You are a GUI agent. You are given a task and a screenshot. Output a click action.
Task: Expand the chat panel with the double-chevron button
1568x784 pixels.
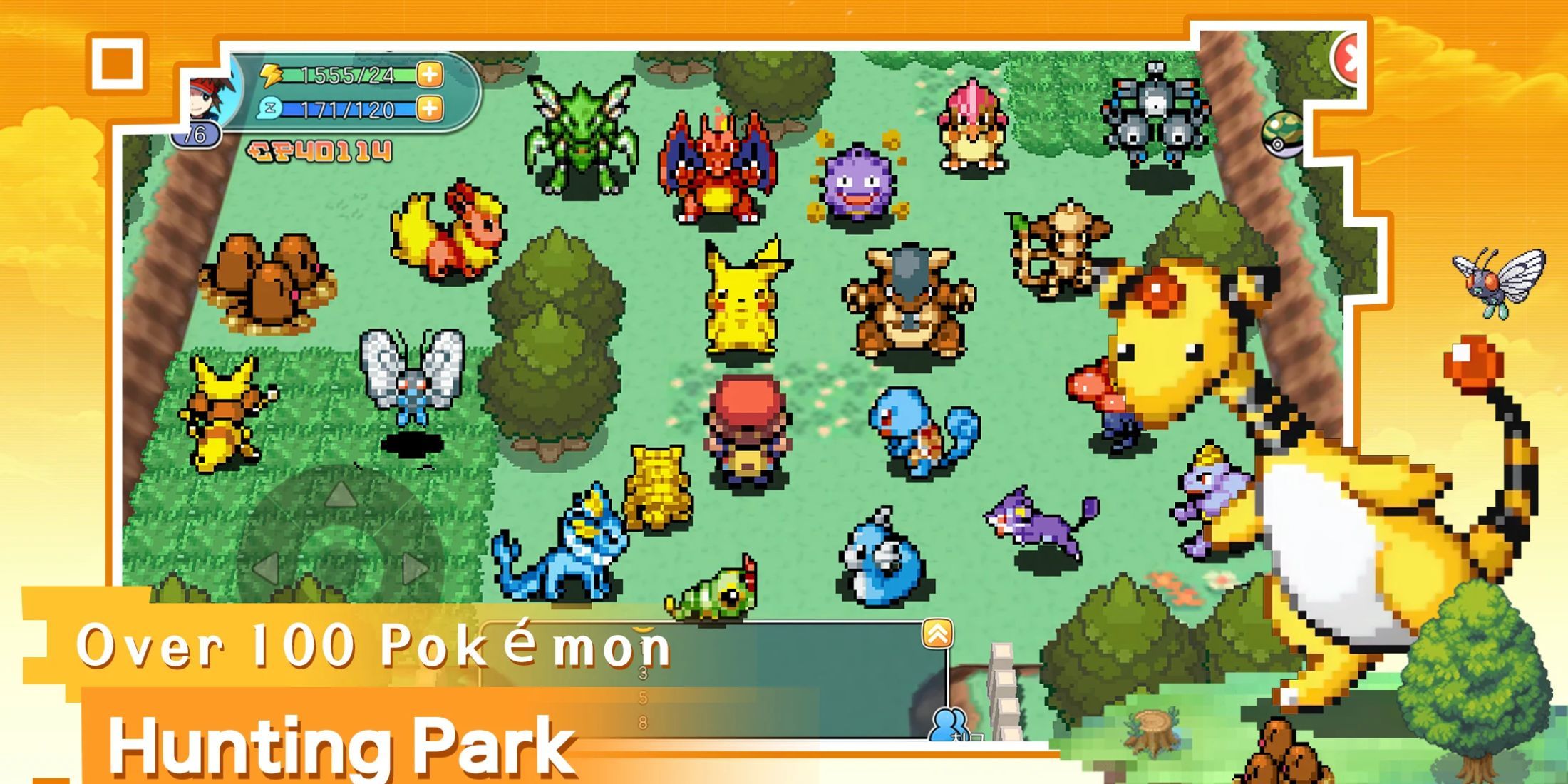pos(937,634)
